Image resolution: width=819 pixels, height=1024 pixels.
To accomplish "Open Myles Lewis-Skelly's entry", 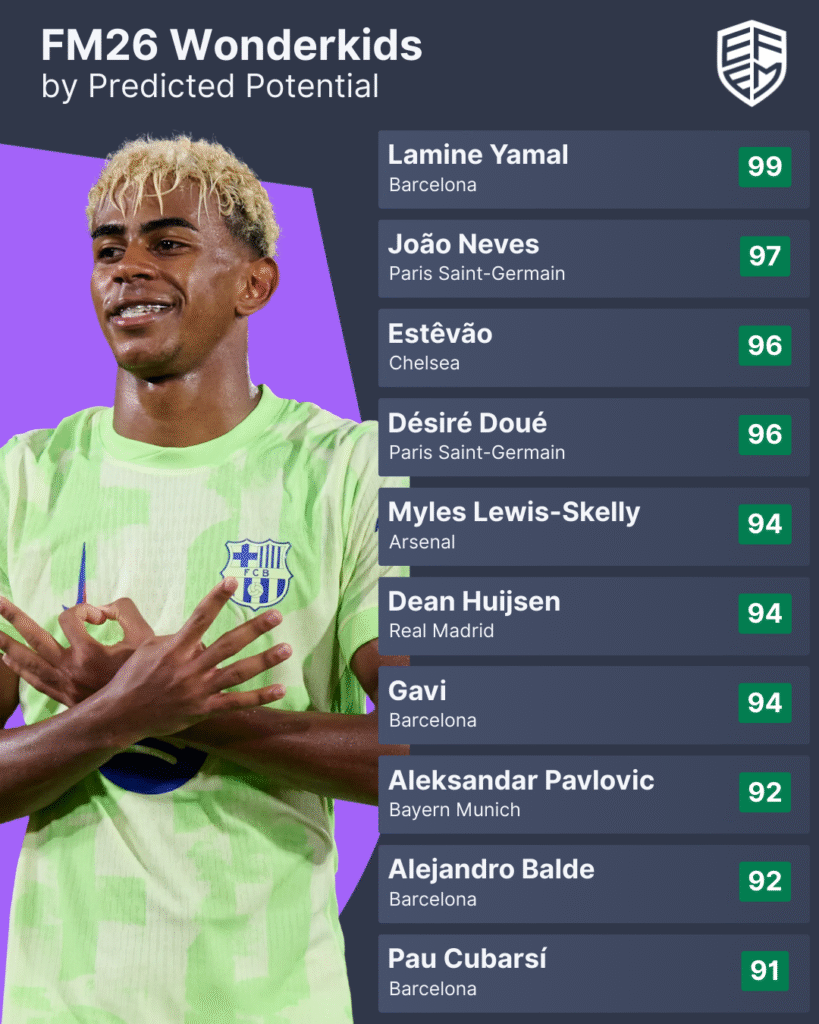I will coord(593,526).
